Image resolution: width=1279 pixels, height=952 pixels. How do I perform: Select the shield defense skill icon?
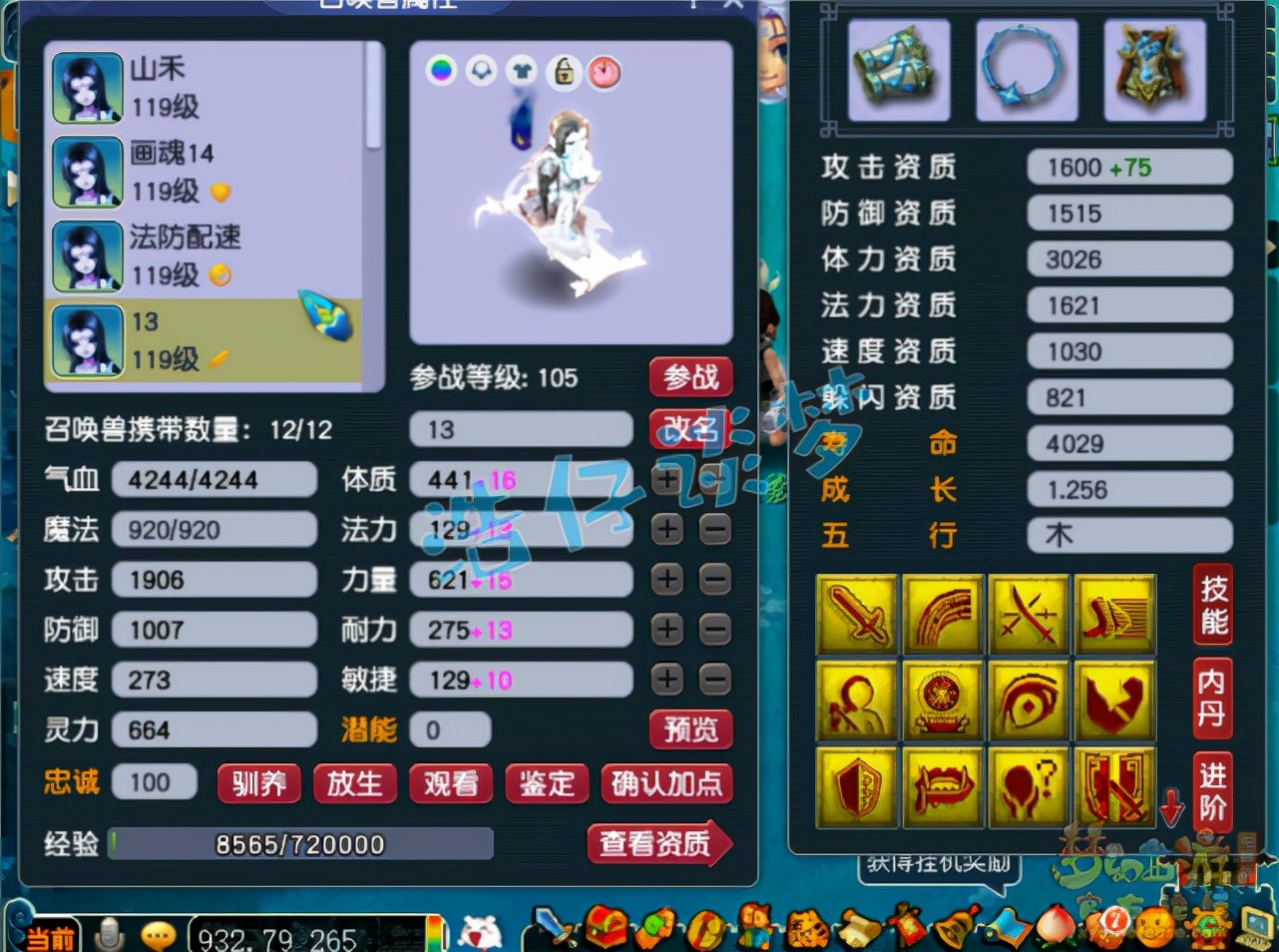click(x=857, y=786)
